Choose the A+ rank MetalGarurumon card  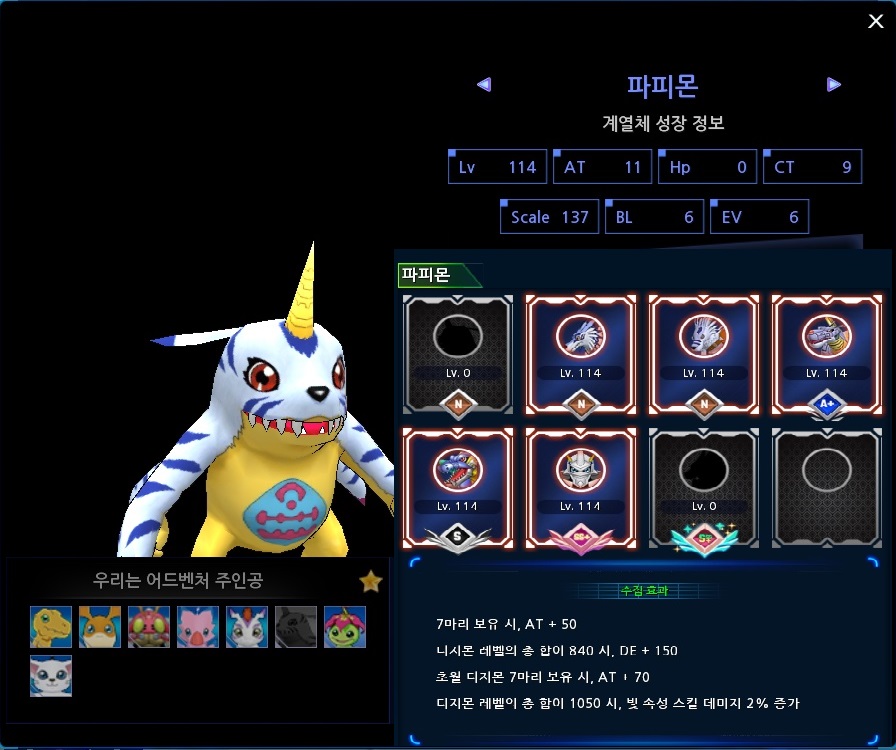coord(827,352)
